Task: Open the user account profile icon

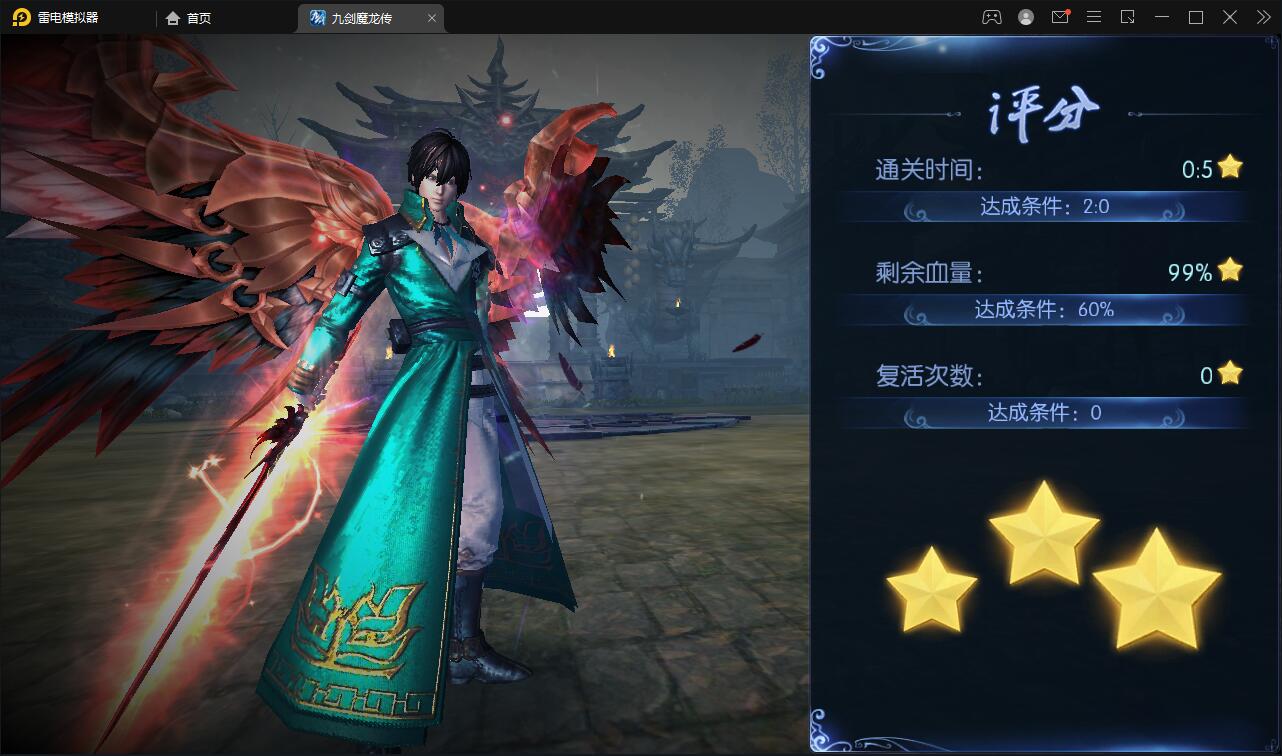Action: point(1026,17)
